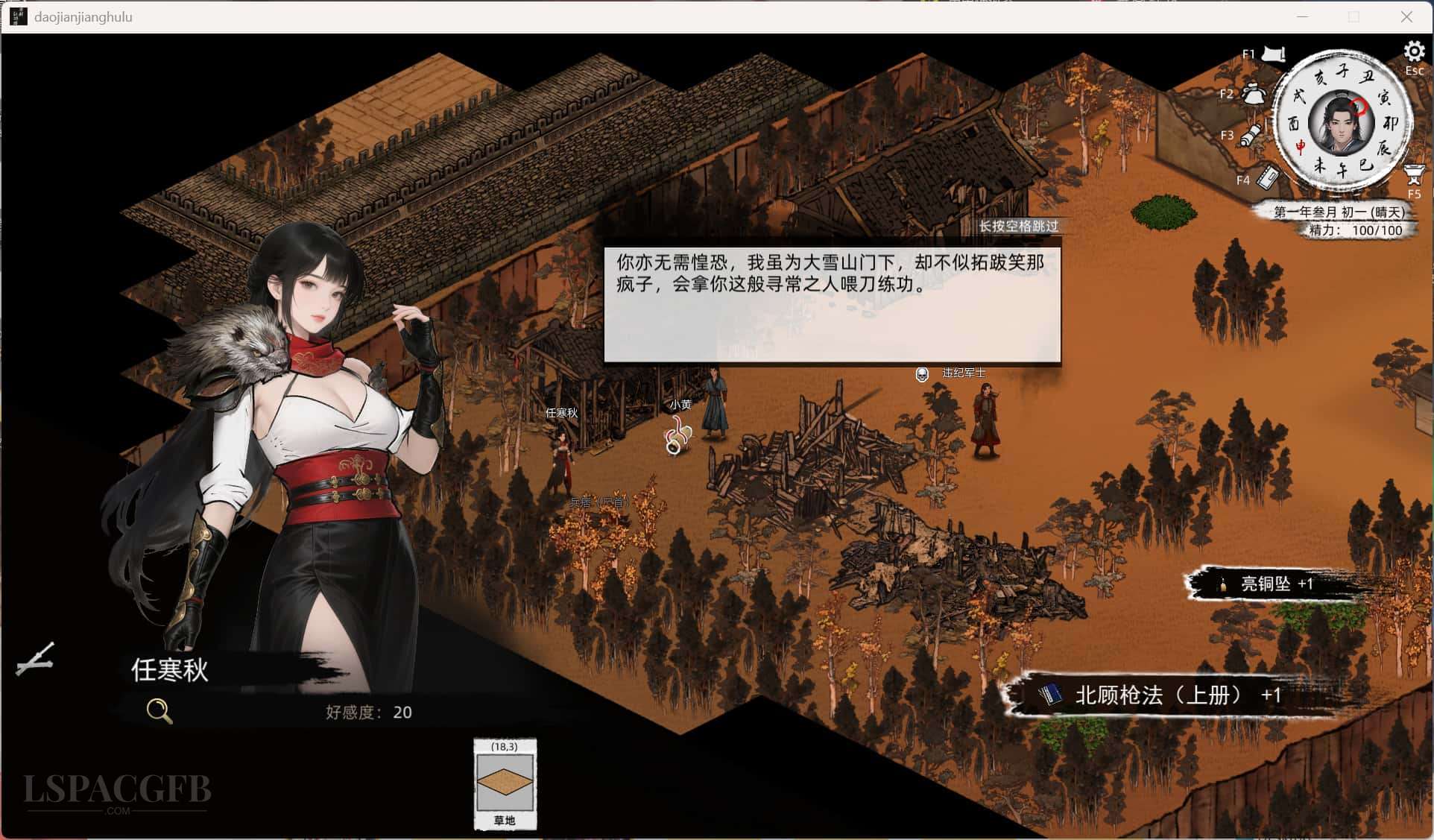Open the journal book icon beside F4
Viewport: 1434px width, 840px height.
coord(1266,177)
